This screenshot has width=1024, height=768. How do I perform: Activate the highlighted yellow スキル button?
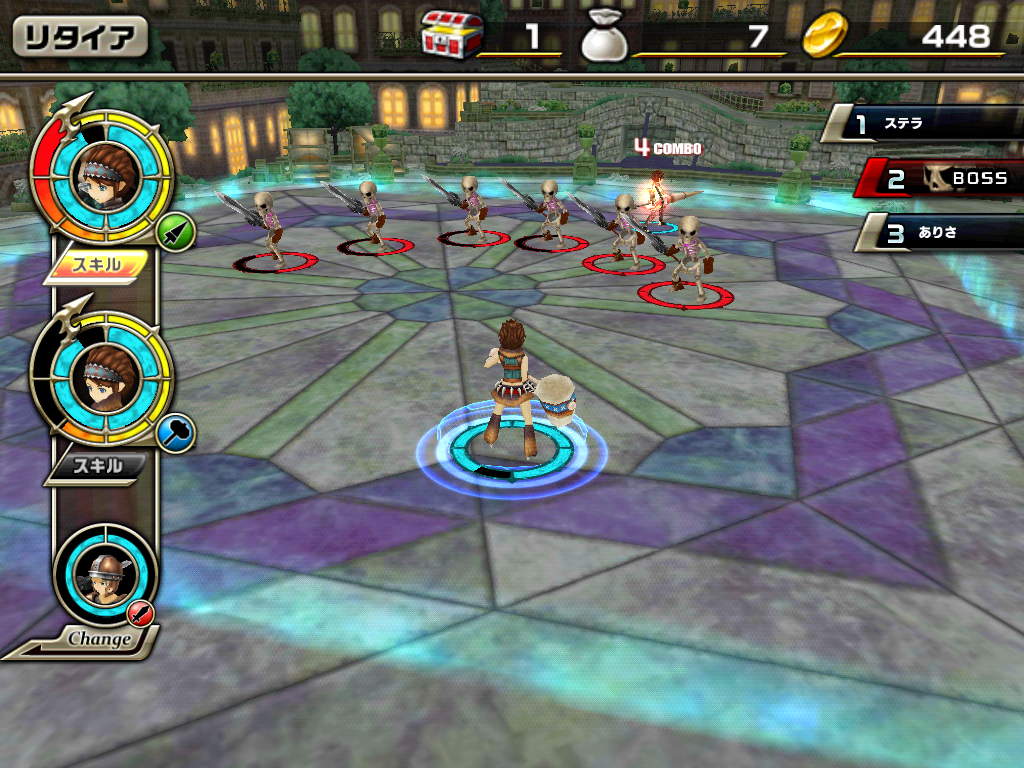click(96, 265)
